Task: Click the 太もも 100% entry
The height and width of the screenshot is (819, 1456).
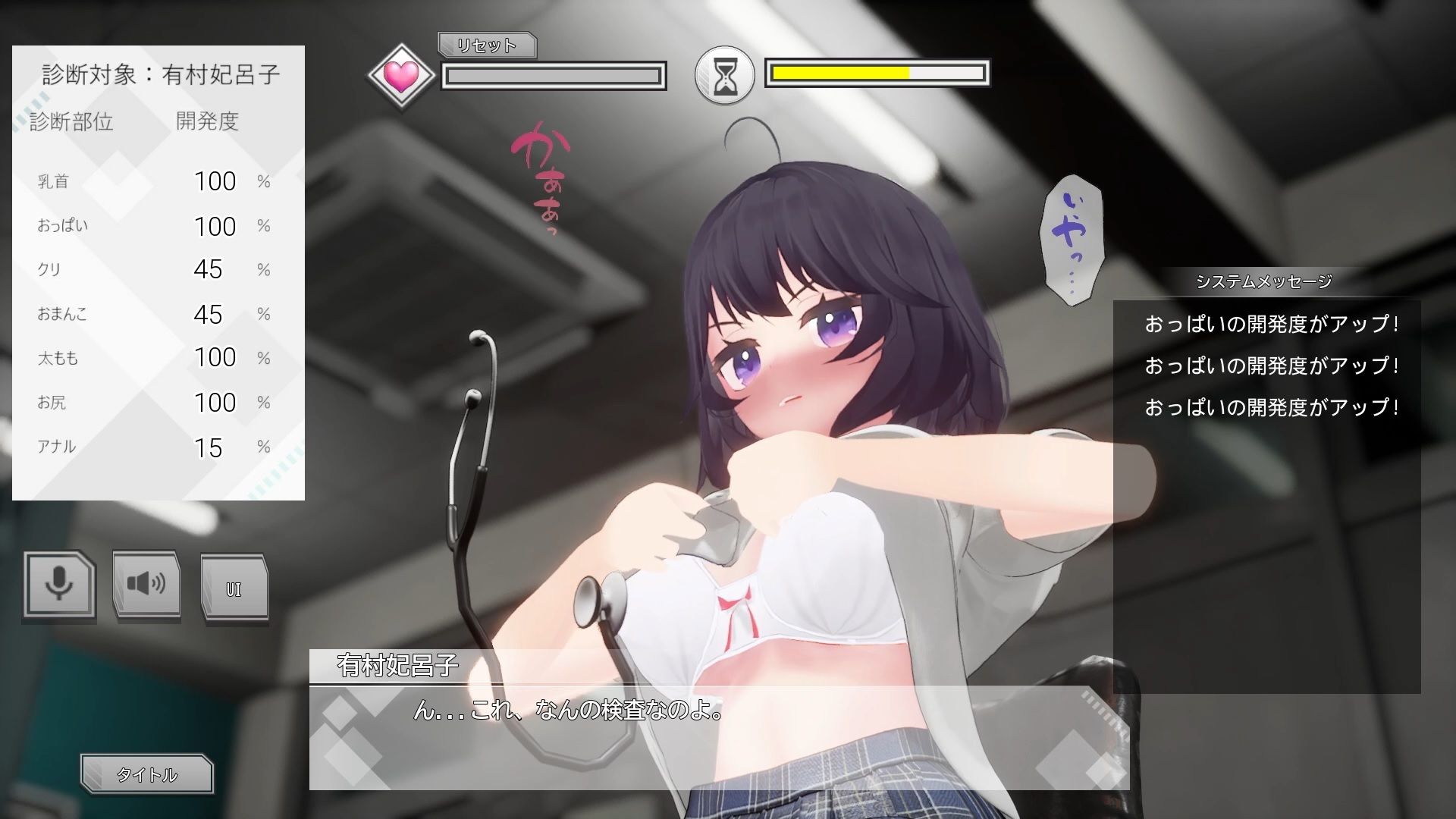Action: point(152,358)
